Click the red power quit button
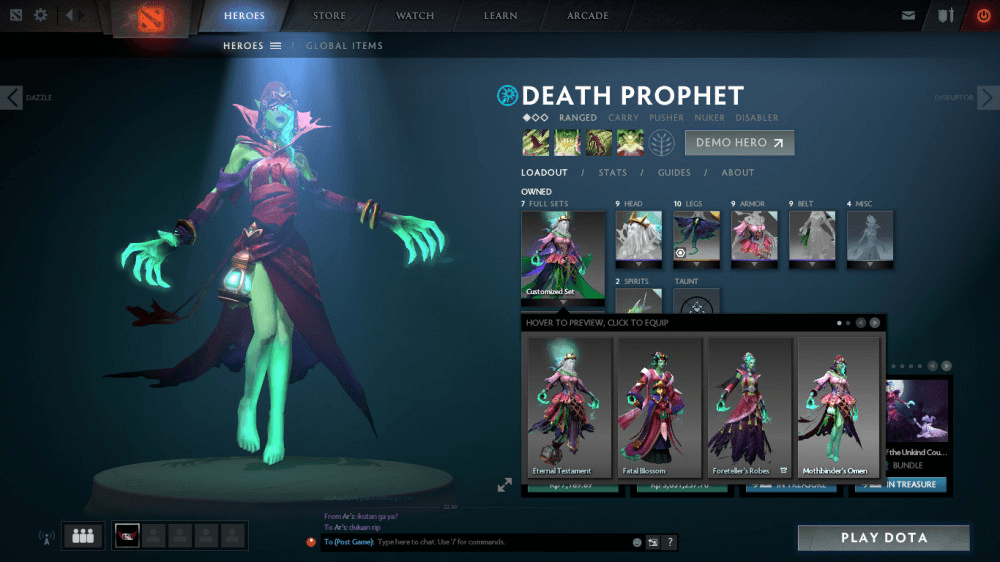Image resolution: width=1000 pixels, height=562 pixels. tap(983, 16)
